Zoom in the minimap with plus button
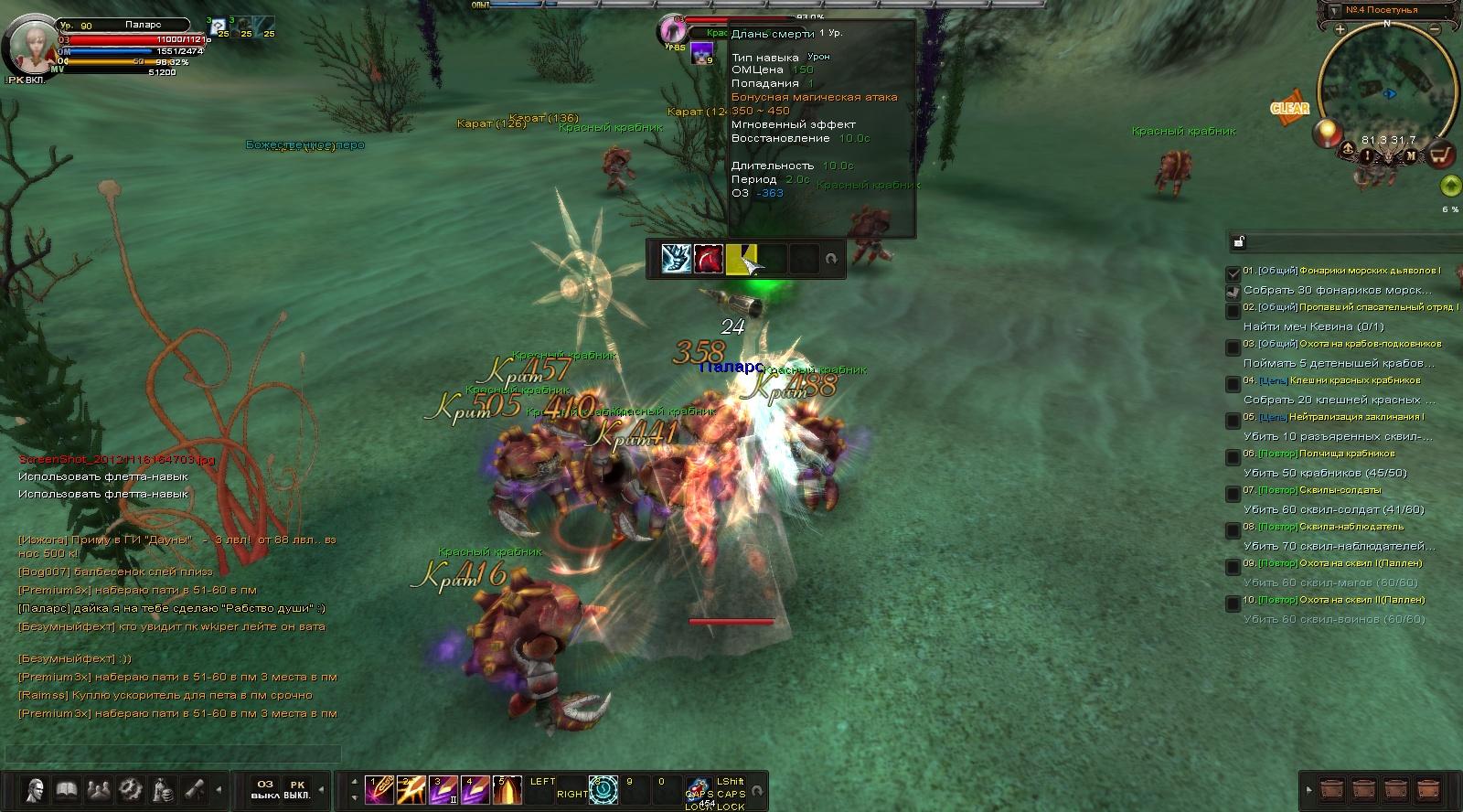 pos(1340,29)
